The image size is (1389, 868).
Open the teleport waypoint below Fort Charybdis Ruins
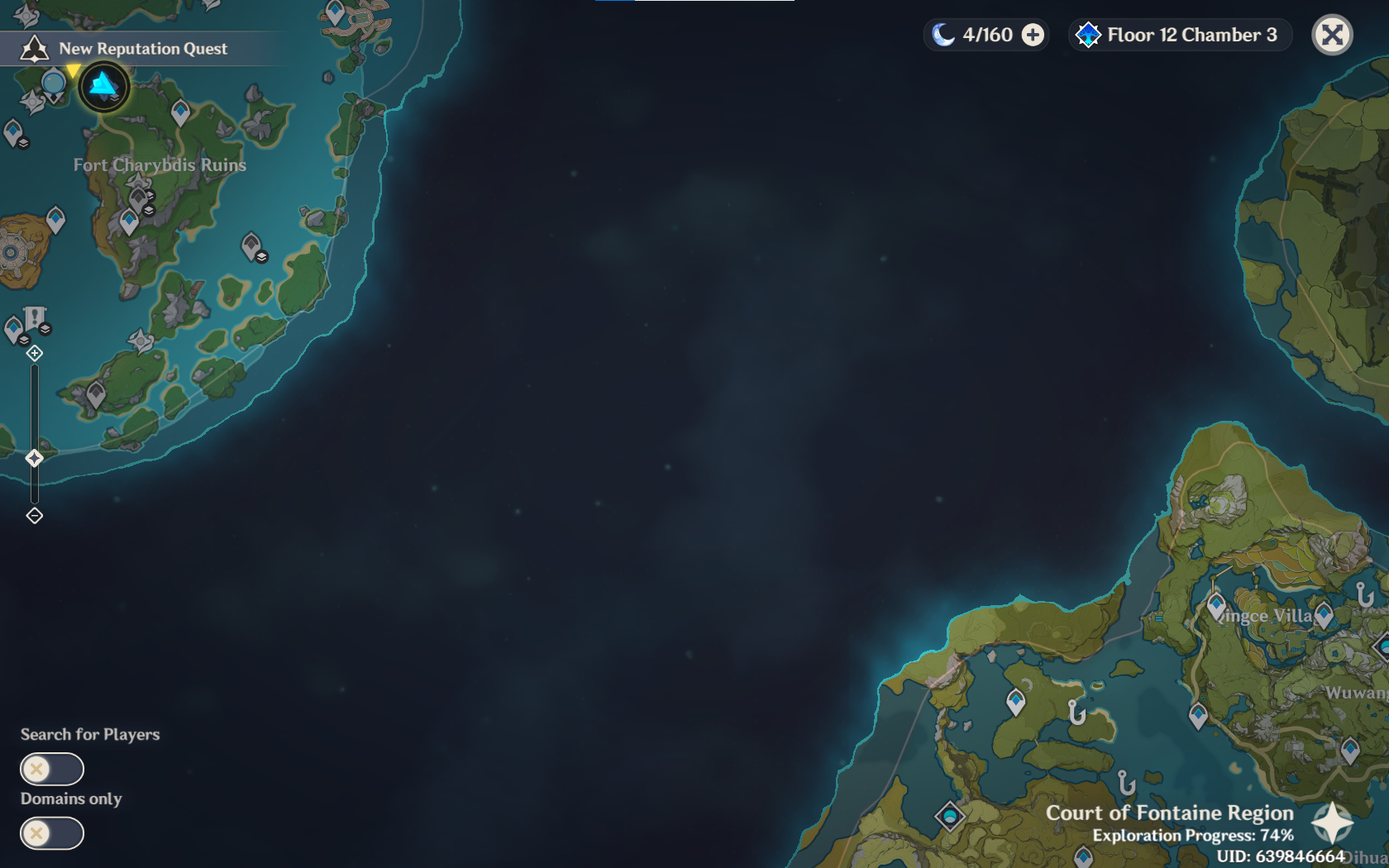coord(128,218)
